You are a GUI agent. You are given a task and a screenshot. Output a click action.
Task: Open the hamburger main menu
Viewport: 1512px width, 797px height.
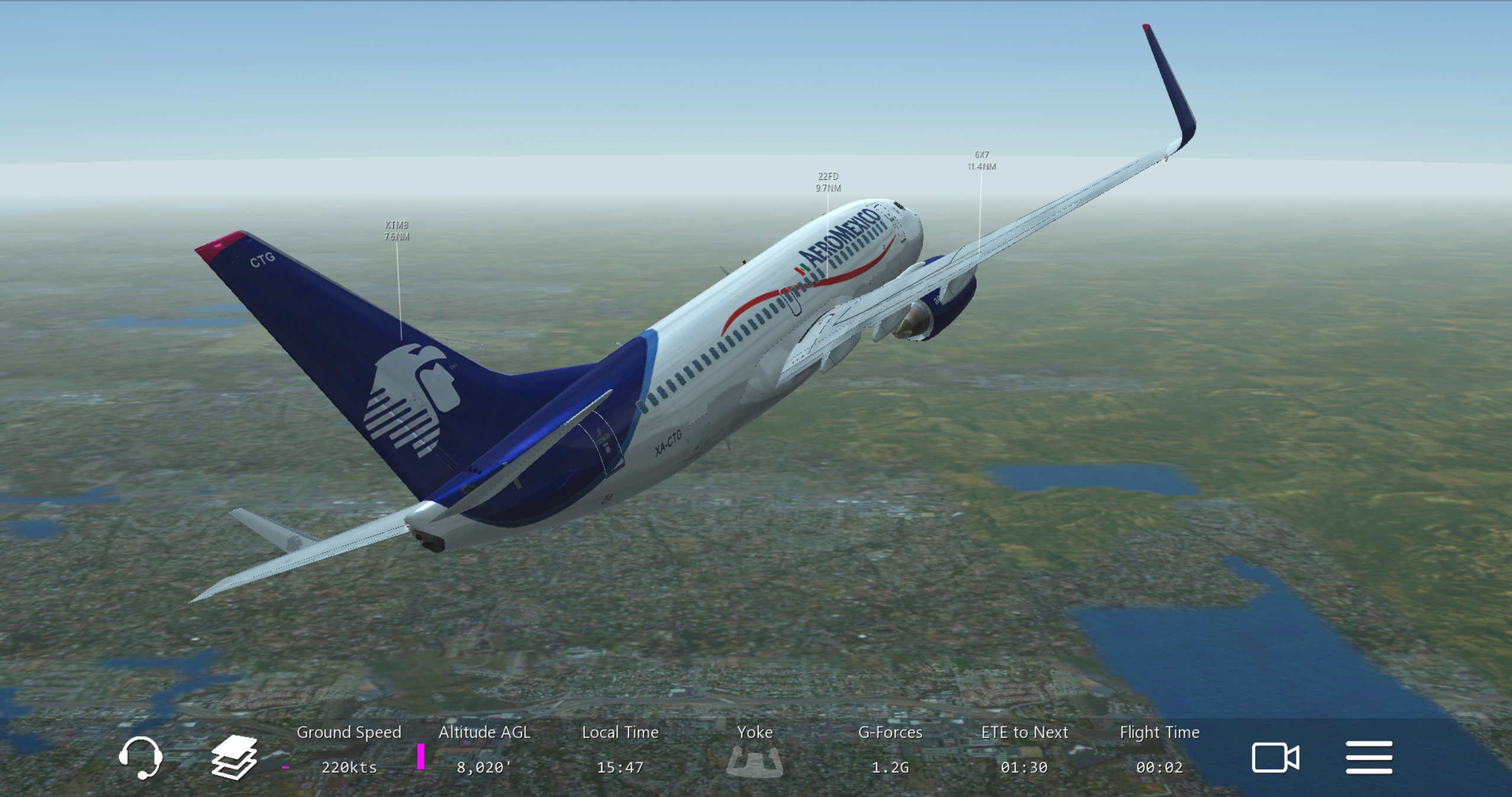pyautogui.click(x=1368, y=757)
